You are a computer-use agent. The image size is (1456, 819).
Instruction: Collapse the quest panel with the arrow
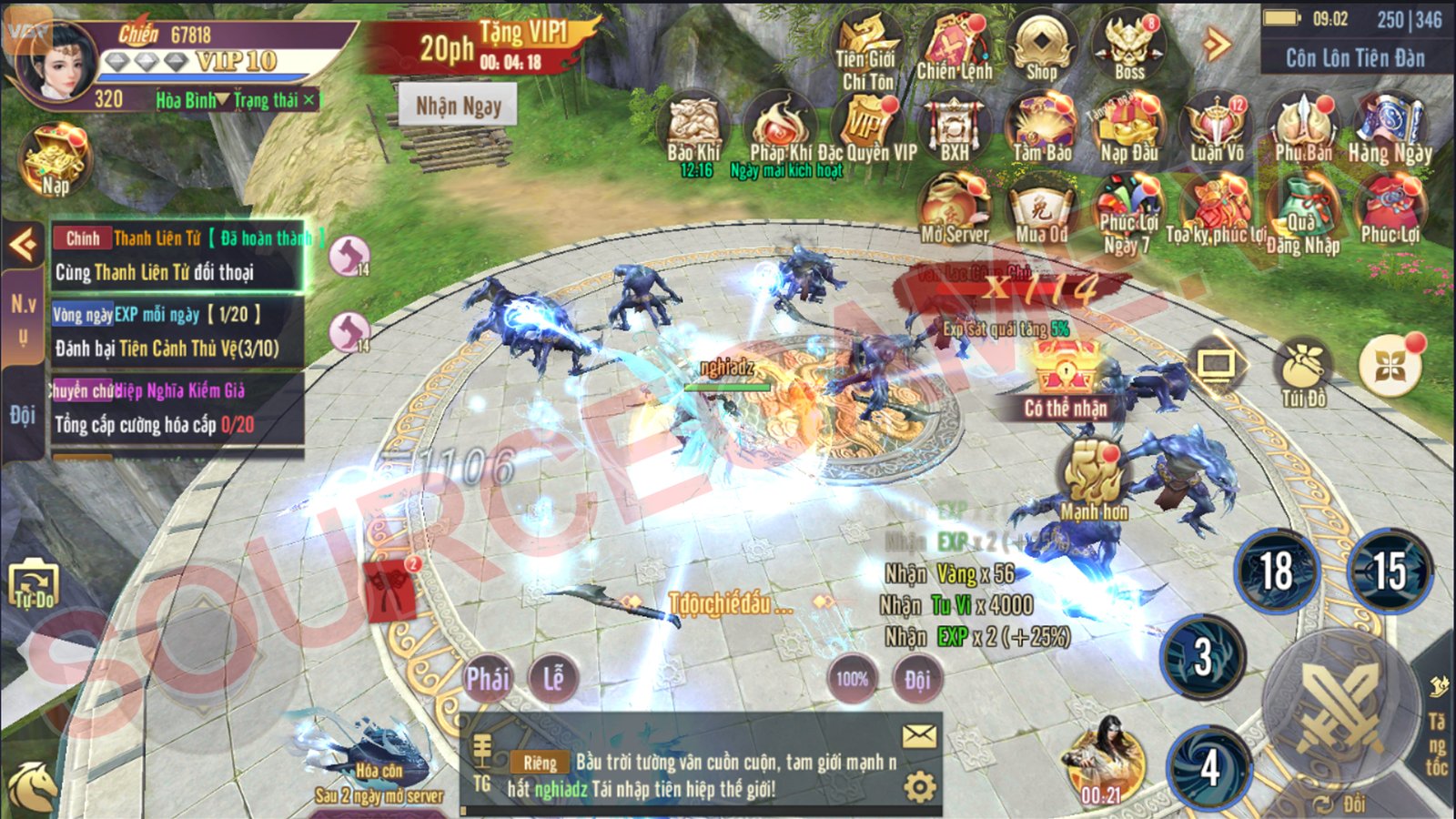pyautogui.click(x=22, y=244)
